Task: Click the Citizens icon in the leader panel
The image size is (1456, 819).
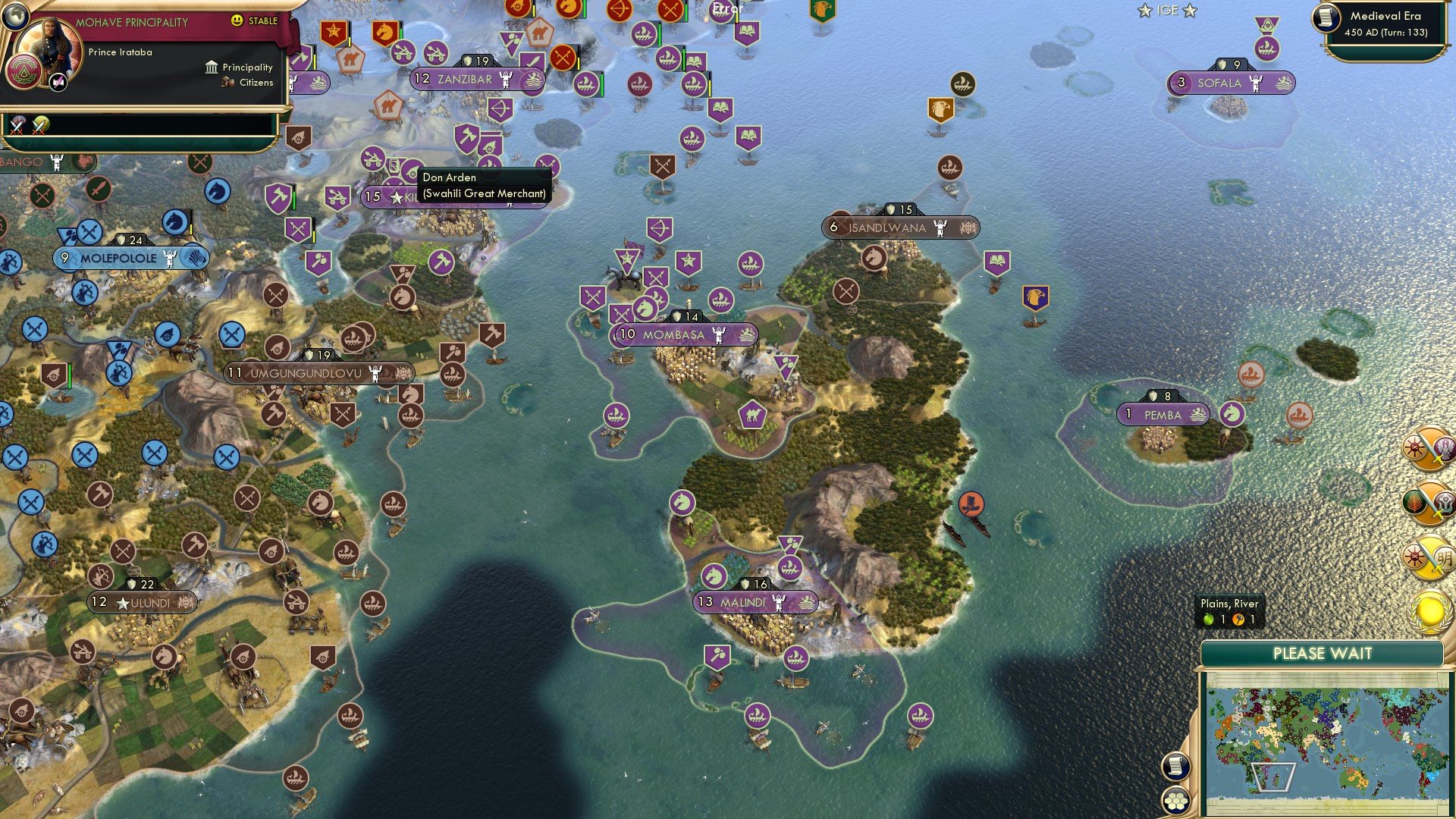Action: pos(227,83)
